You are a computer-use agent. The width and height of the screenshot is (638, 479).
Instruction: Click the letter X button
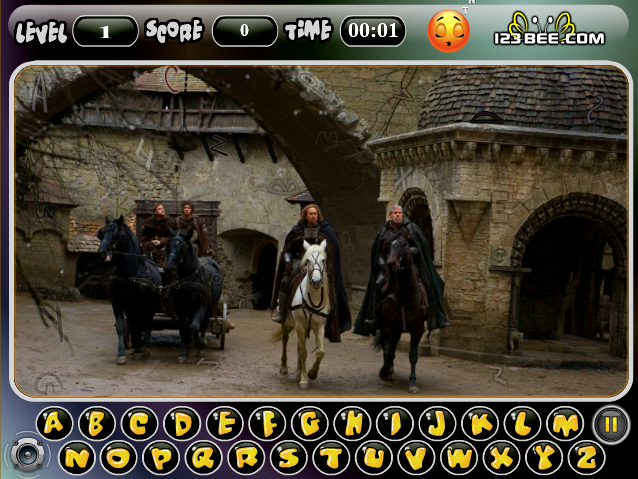point(501,458)
